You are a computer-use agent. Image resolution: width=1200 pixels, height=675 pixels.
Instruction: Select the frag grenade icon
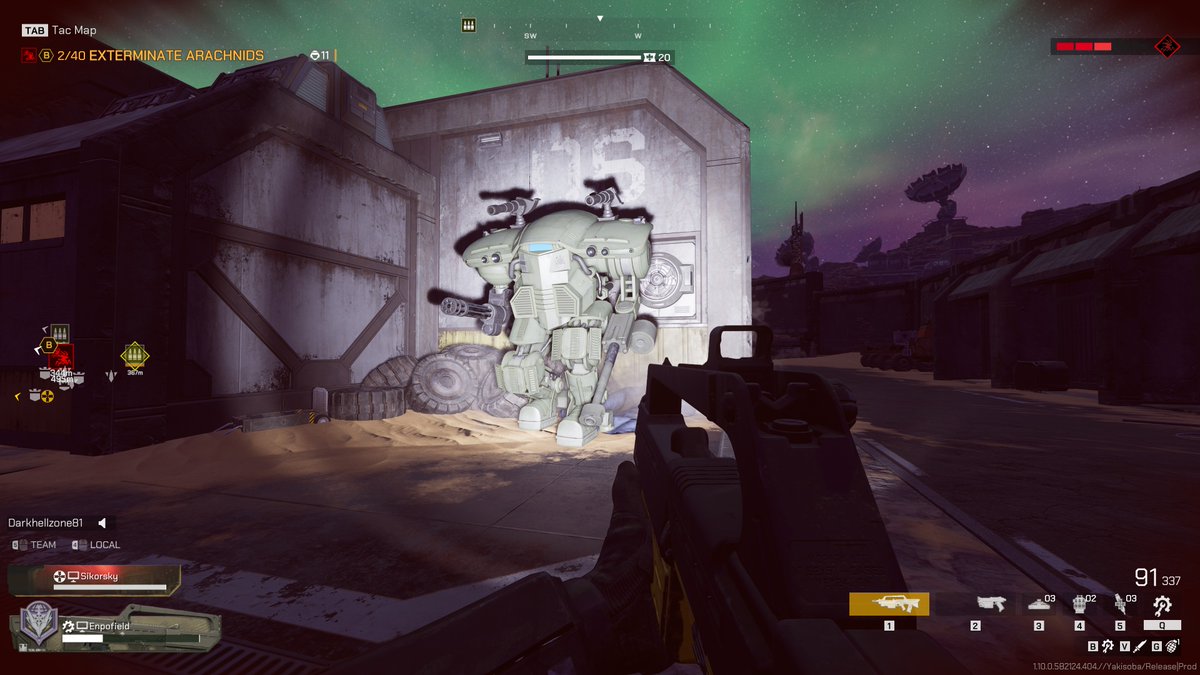tap(1171, 646)
